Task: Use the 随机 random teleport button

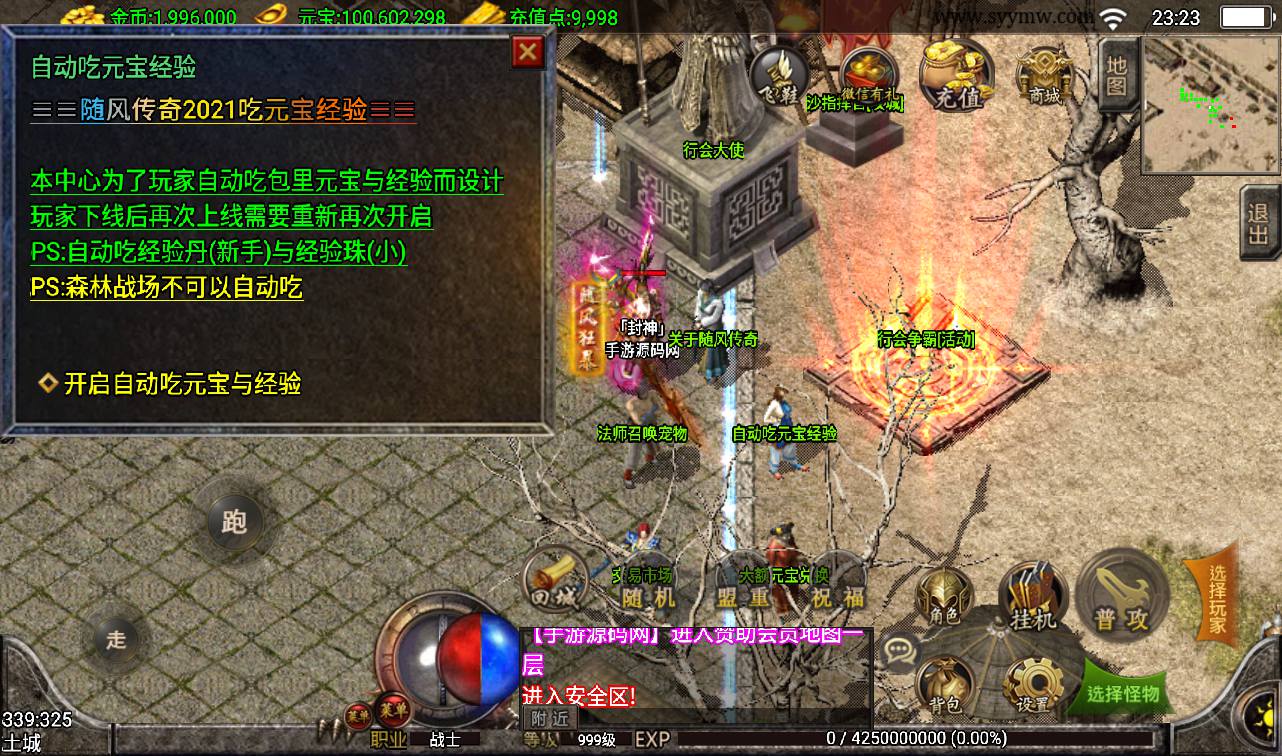Action: (x=649, y=589)
